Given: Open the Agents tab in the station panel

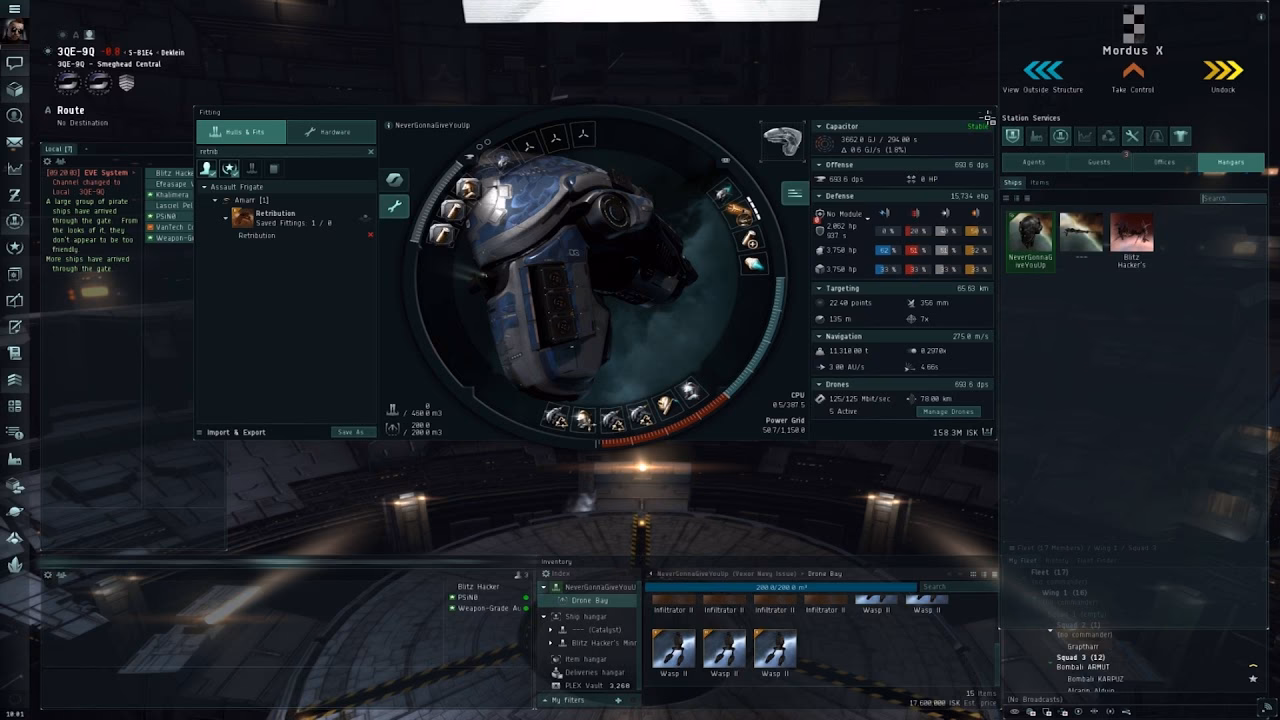Looking at the screenshot, I should pyautogui.click(x=1033, y=163).
